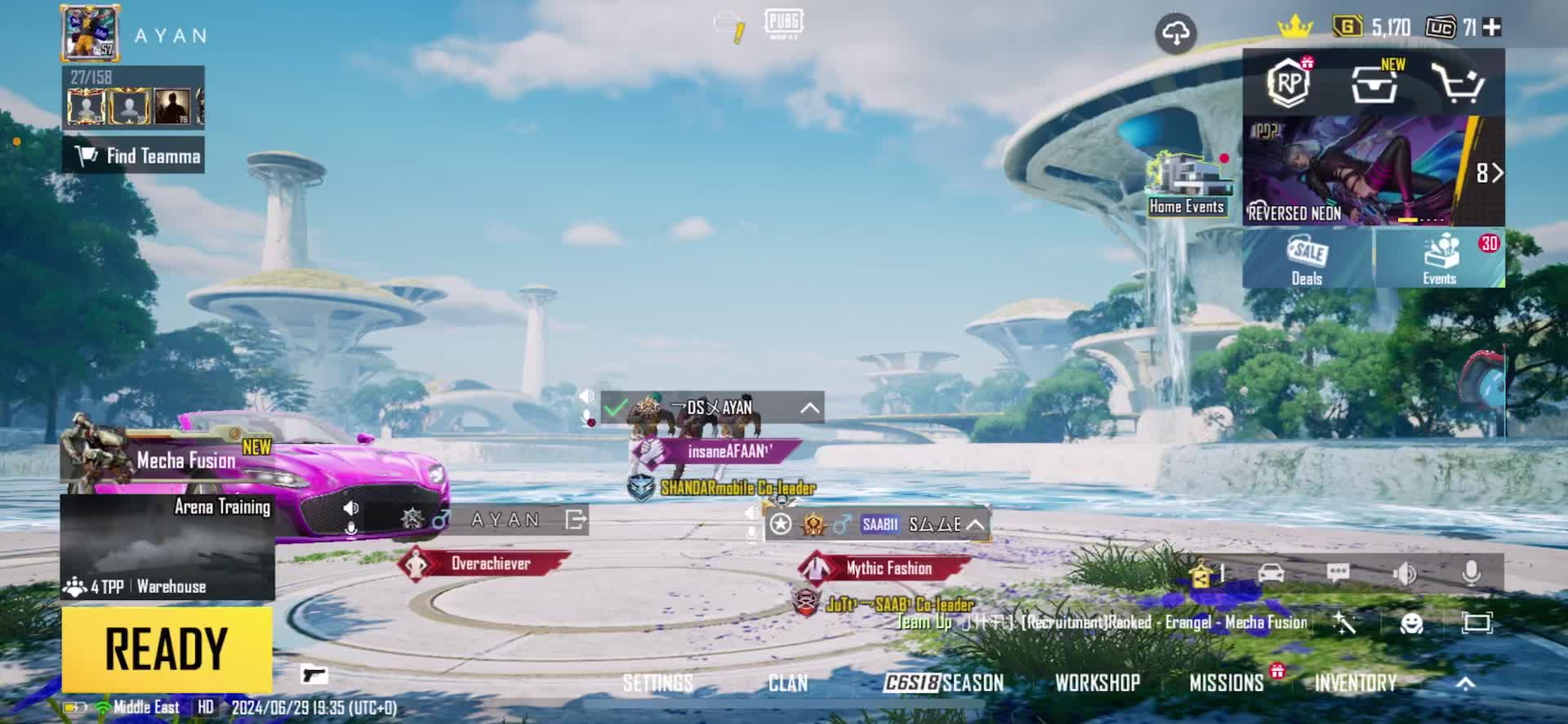This screenshot has width=1568, height=724.
Task: View the Reversed Neon event banner
Action: [1372, 172]
